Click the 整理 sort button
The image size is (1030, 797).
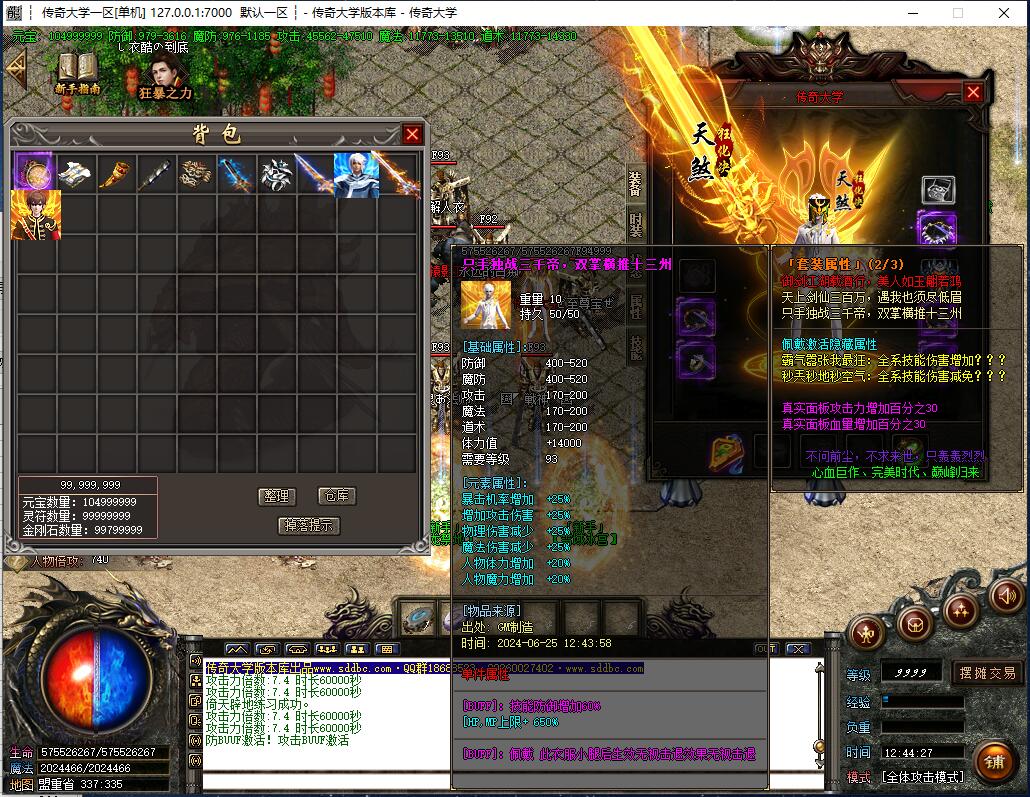coord(275,496)
